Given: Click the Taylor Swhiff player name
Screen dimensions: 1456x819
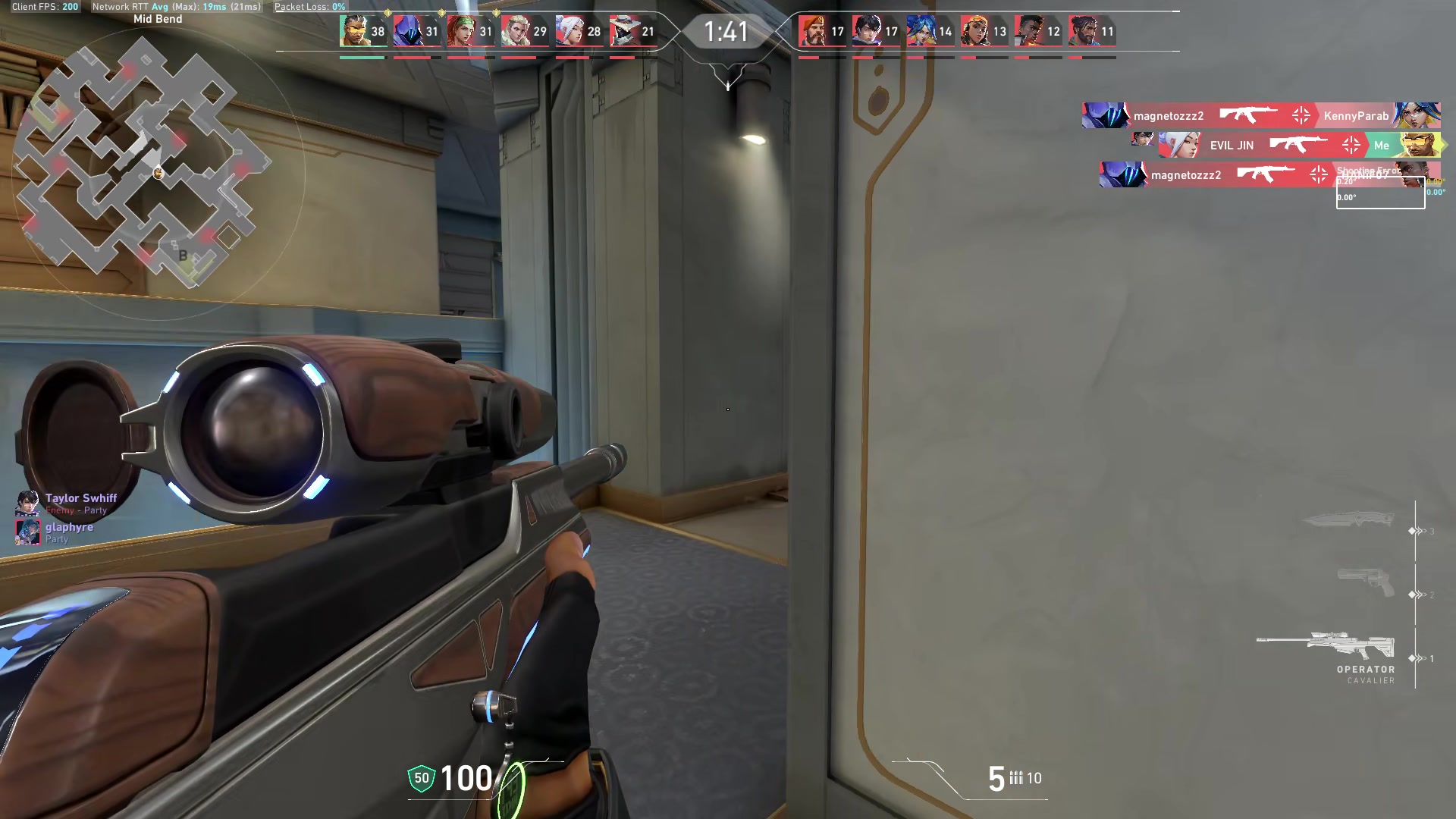Looking at the screenshot, I should tap(80, 498).
